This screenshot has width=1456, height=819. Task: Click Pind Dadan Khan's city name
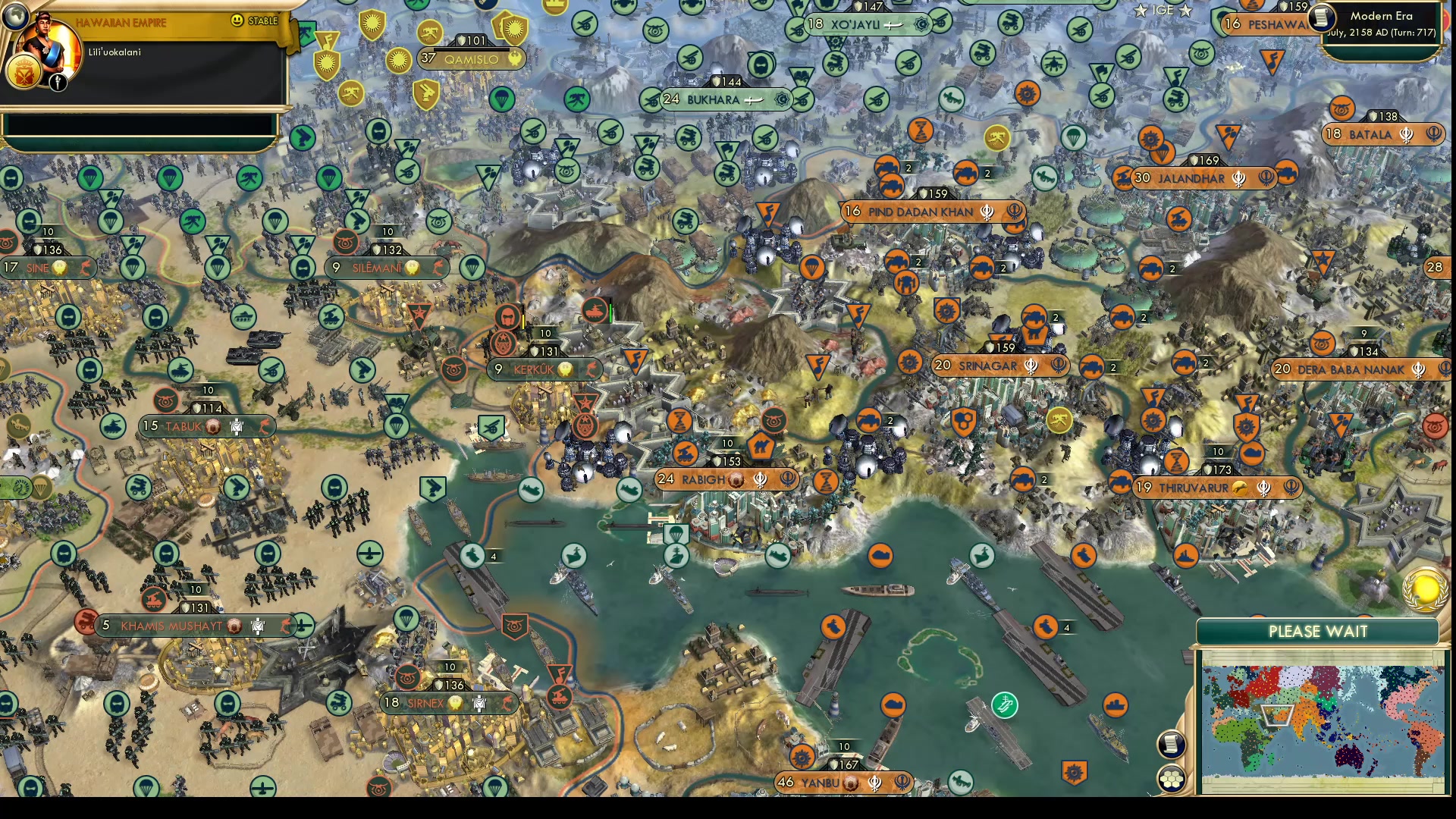coord(920,213)
